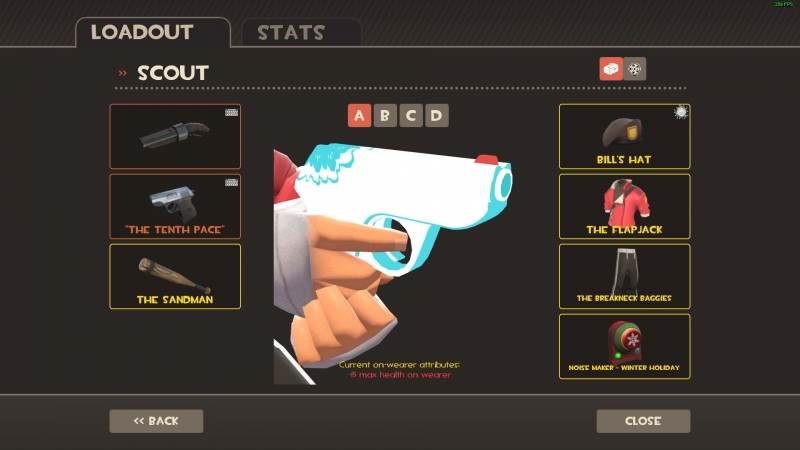Select loadout preset A
Image resolution: width=800 pixels, height=450 pixels.
[360, 116]
